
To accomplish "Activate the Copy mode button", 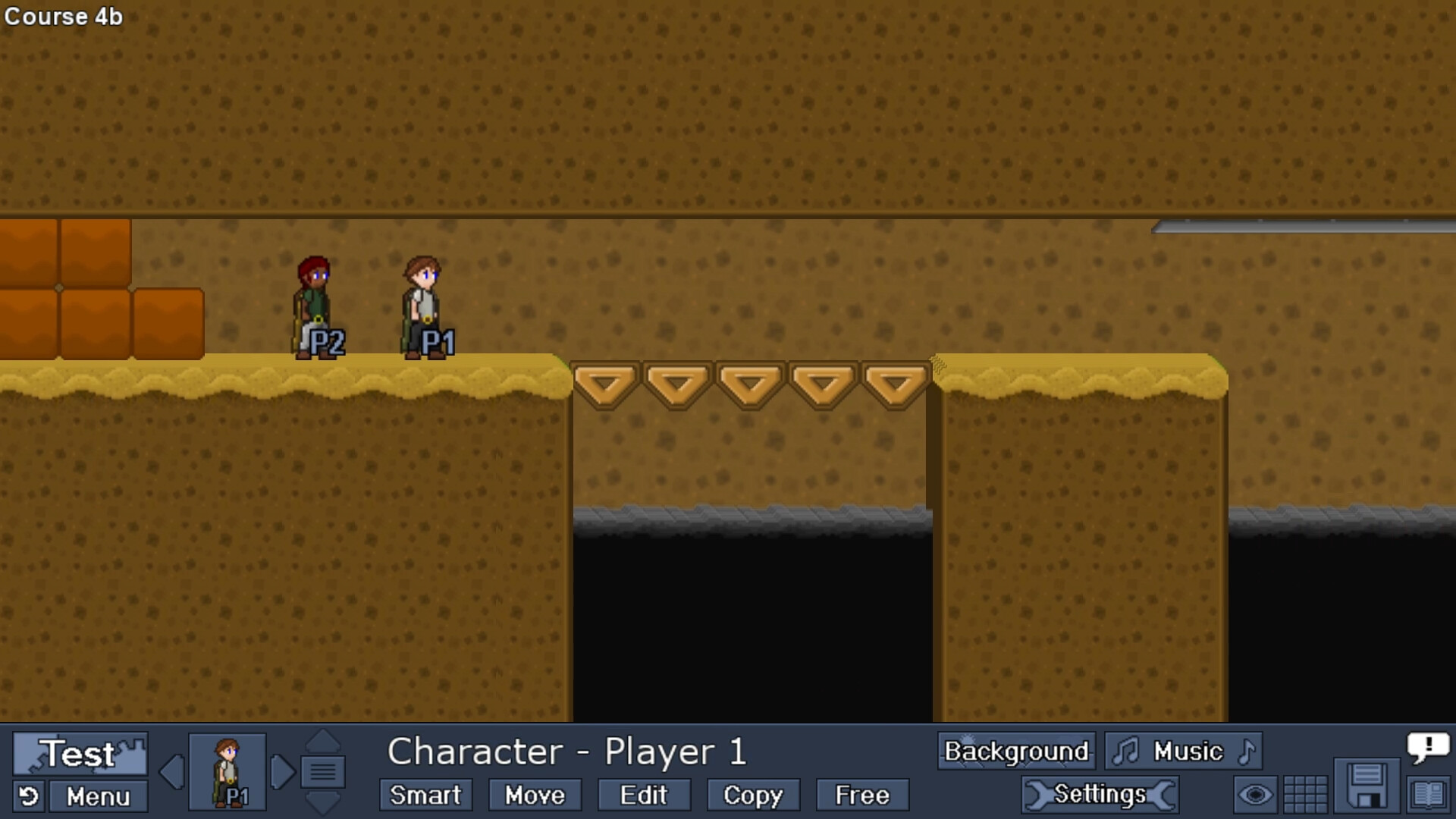I will click(752, 795).
